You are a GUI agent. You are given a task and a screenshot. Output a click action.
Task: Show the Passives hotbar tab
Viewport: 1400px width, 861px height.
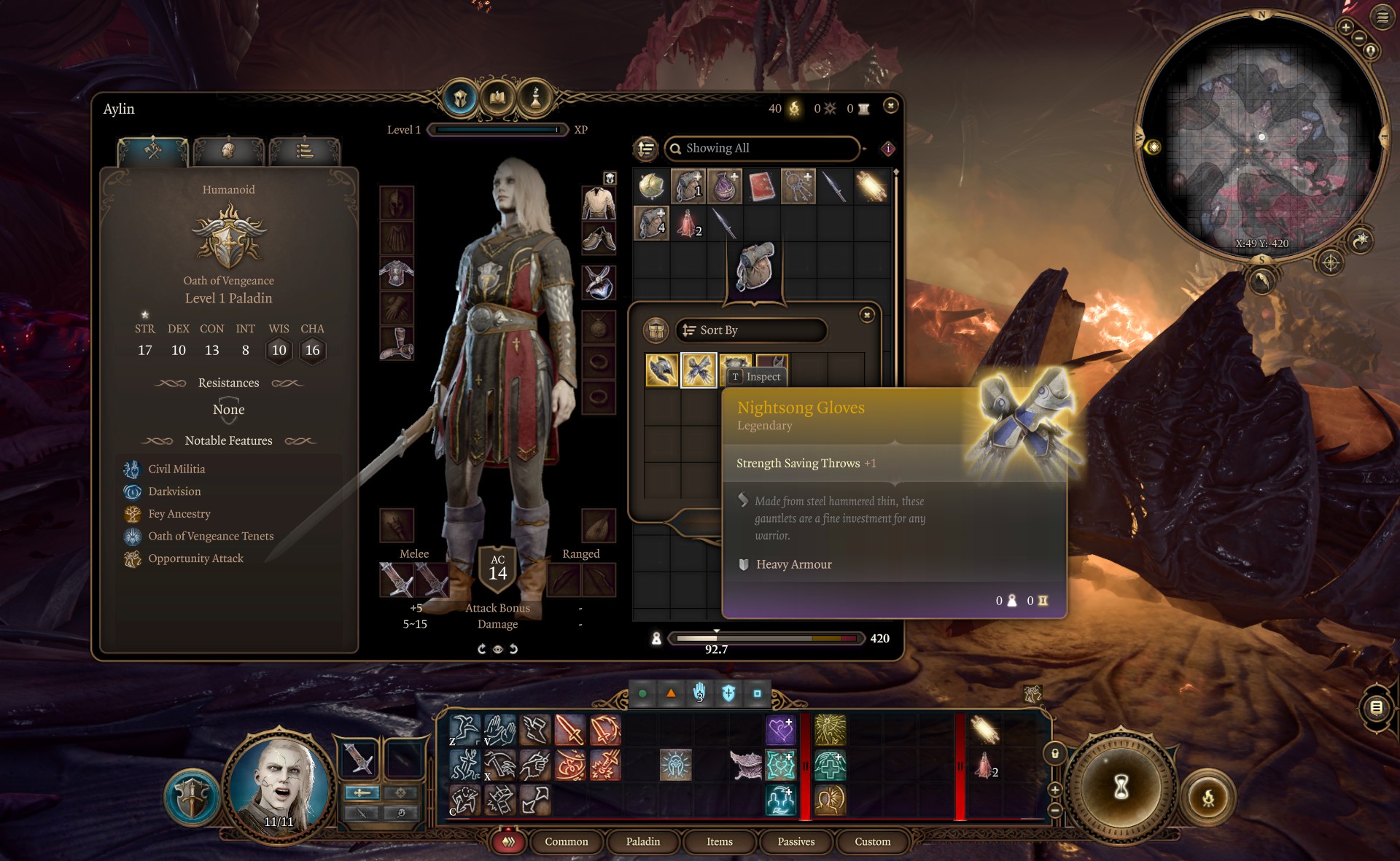tap(796, 841)
